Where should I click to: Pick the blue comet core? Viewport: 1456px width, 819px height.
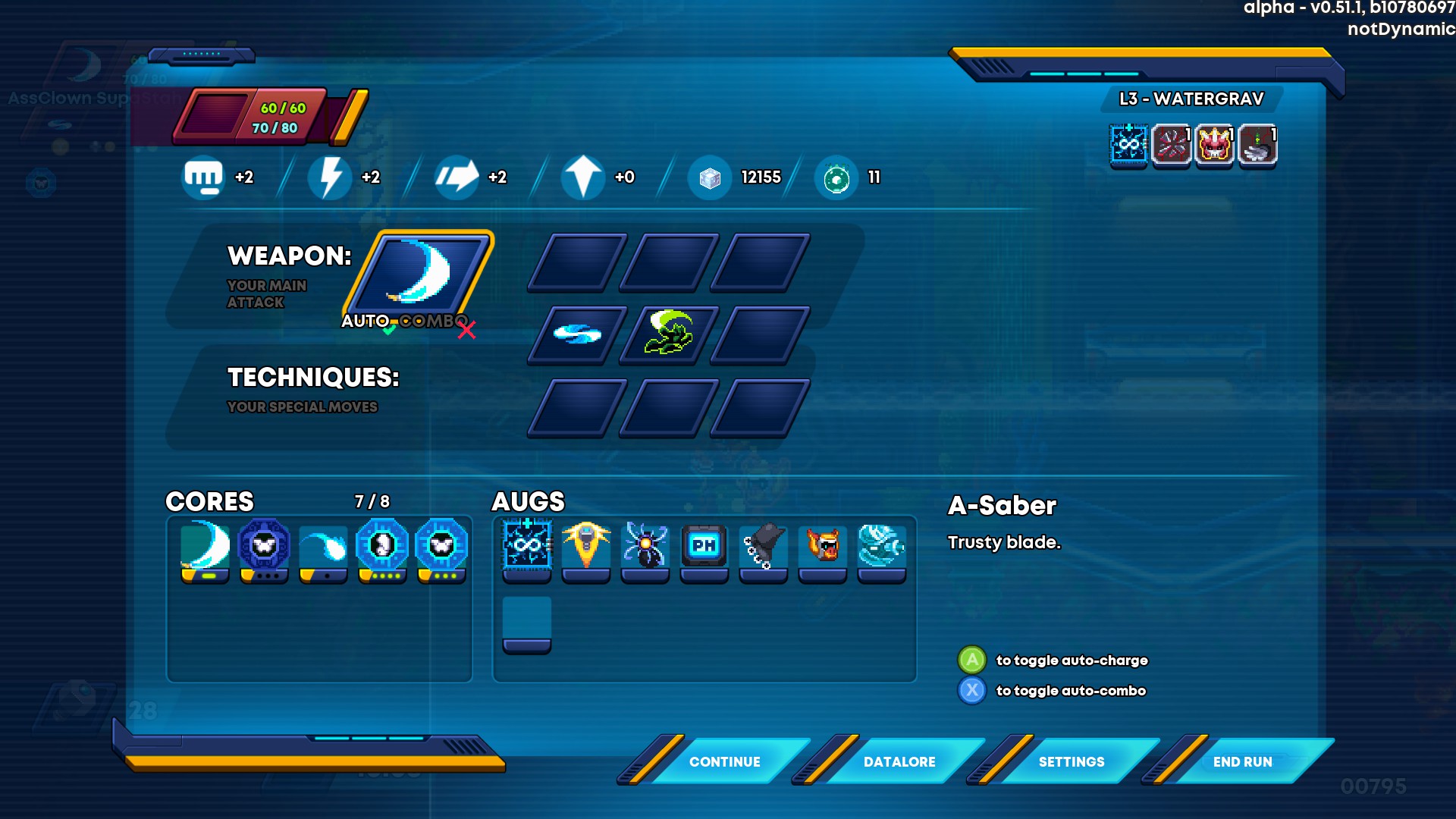323,548
